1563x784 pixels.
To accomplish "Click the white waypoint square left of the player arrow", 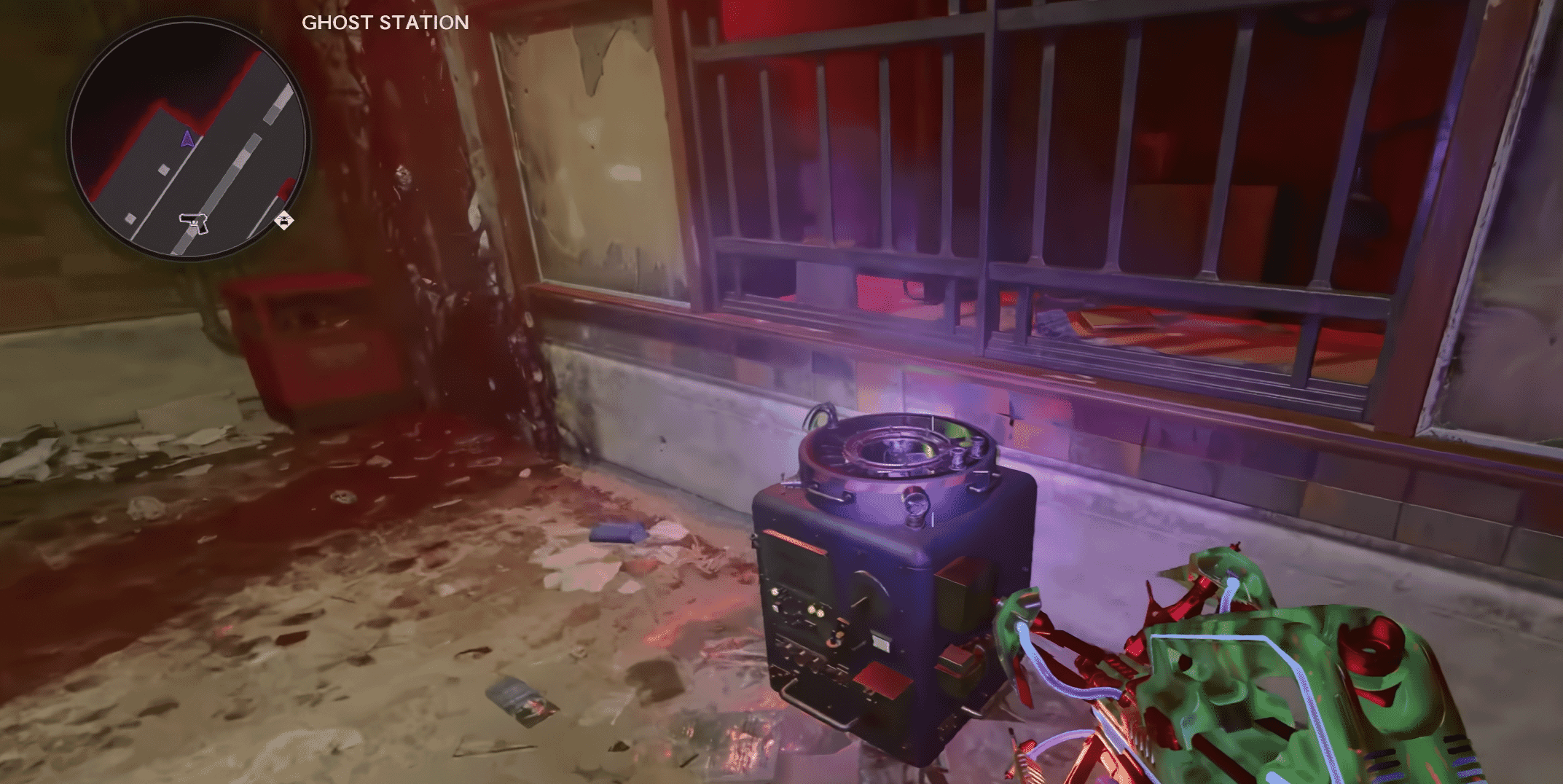I will [163, 169].
